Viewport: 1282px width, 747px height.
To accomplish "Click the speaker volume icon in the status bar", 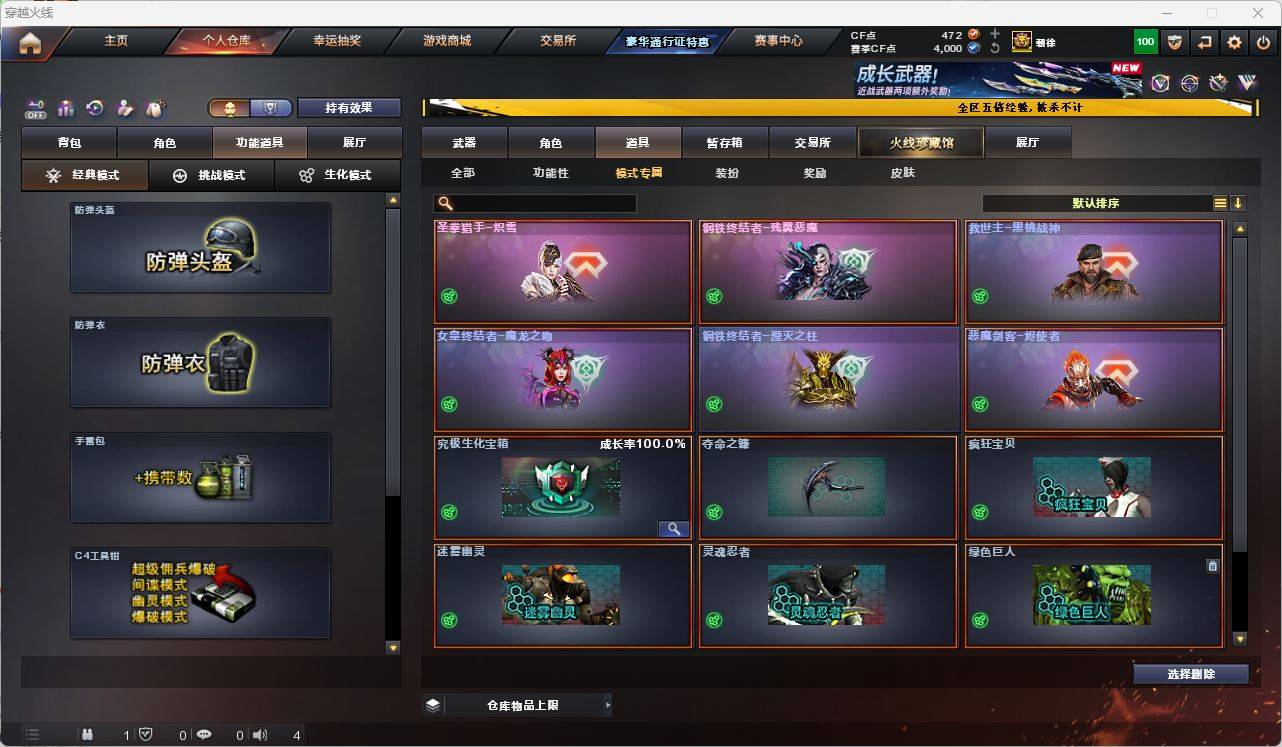I will [x=259, y=735].
